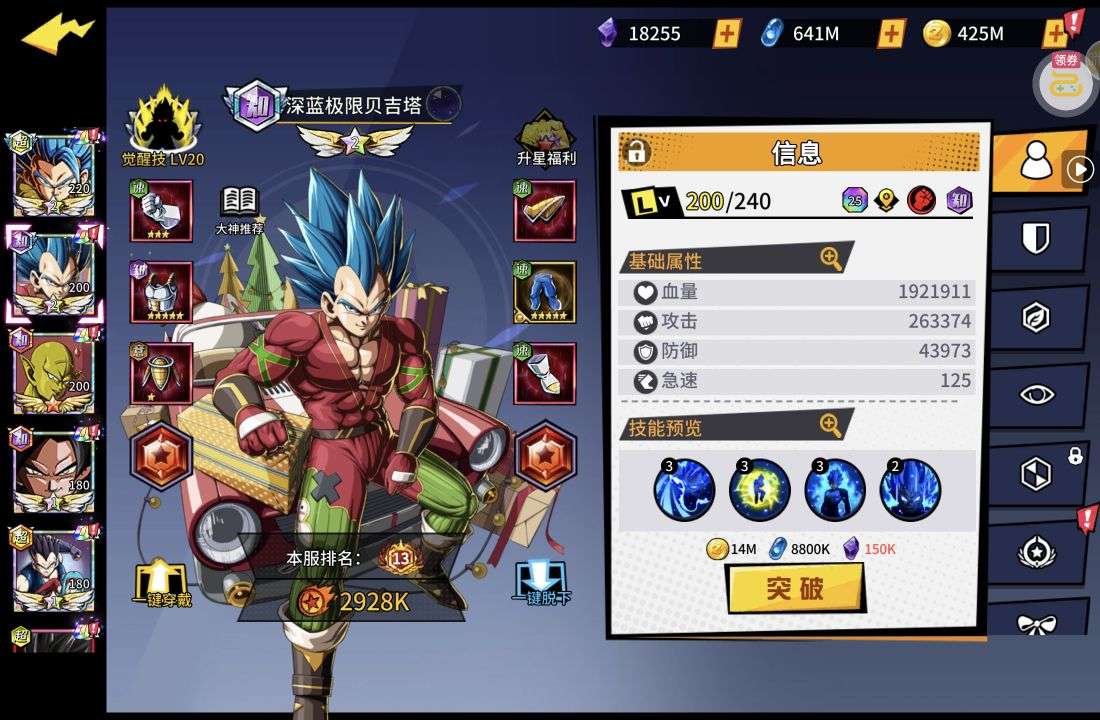Select the blue pants equipment slot
Screen dimensions: 1100x720
pos(545,292)
